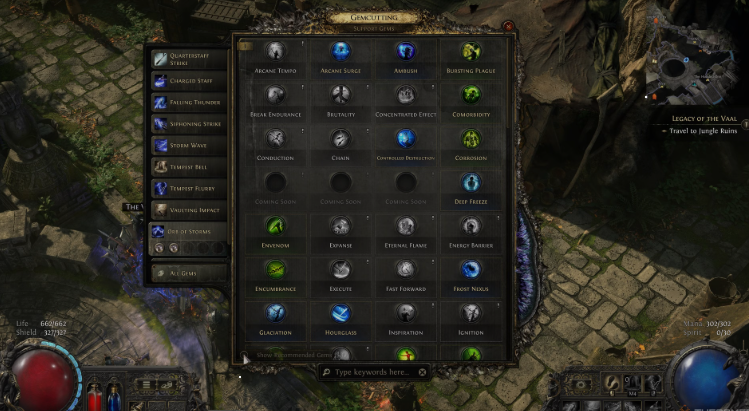Toggle Show Recommended Gems checkbox
Viewport: 749px width, 411px height.
coord(246,355)
